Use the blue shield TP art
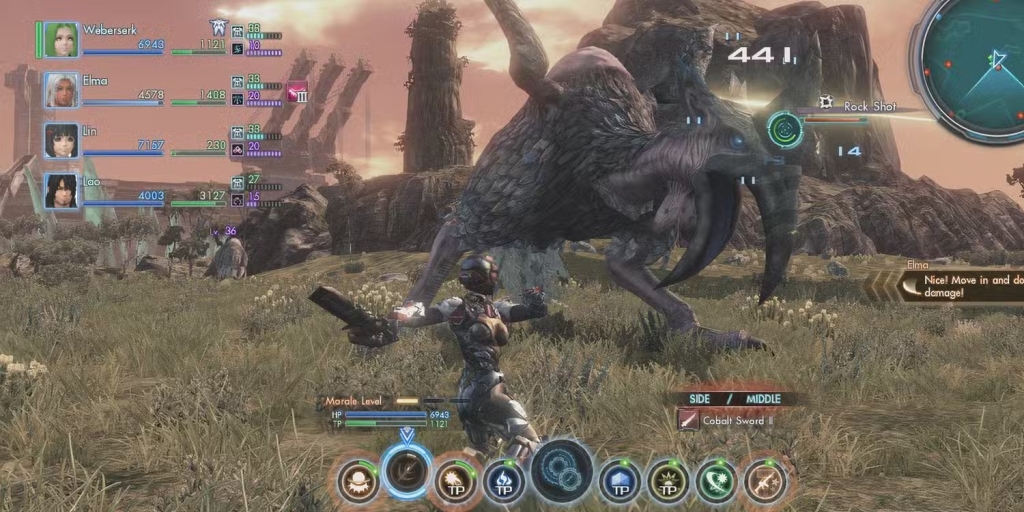This screenshot has width=1024, height=512. coord(620,481)
